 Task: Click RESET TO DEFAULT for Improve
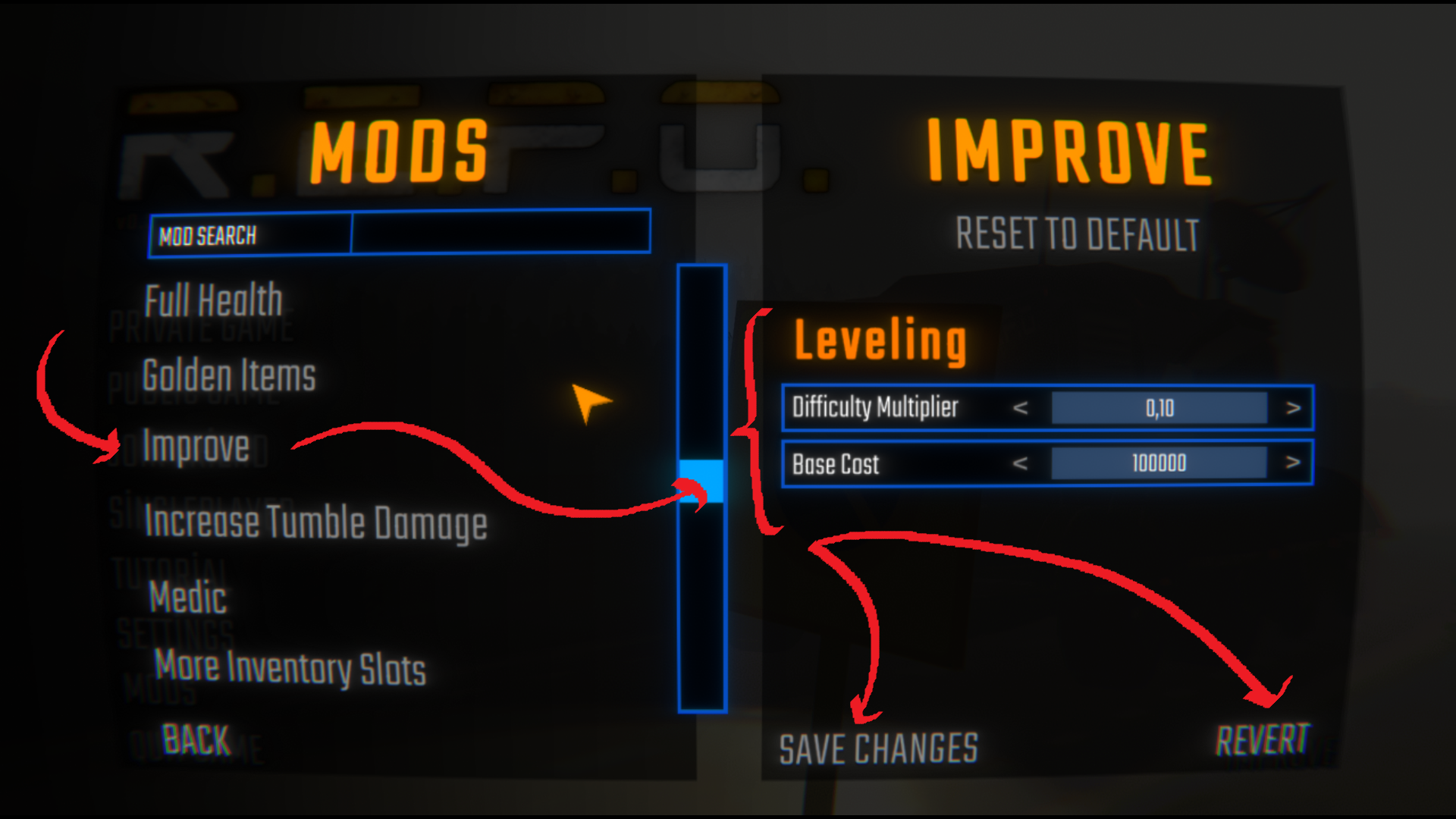[1077, 235]
